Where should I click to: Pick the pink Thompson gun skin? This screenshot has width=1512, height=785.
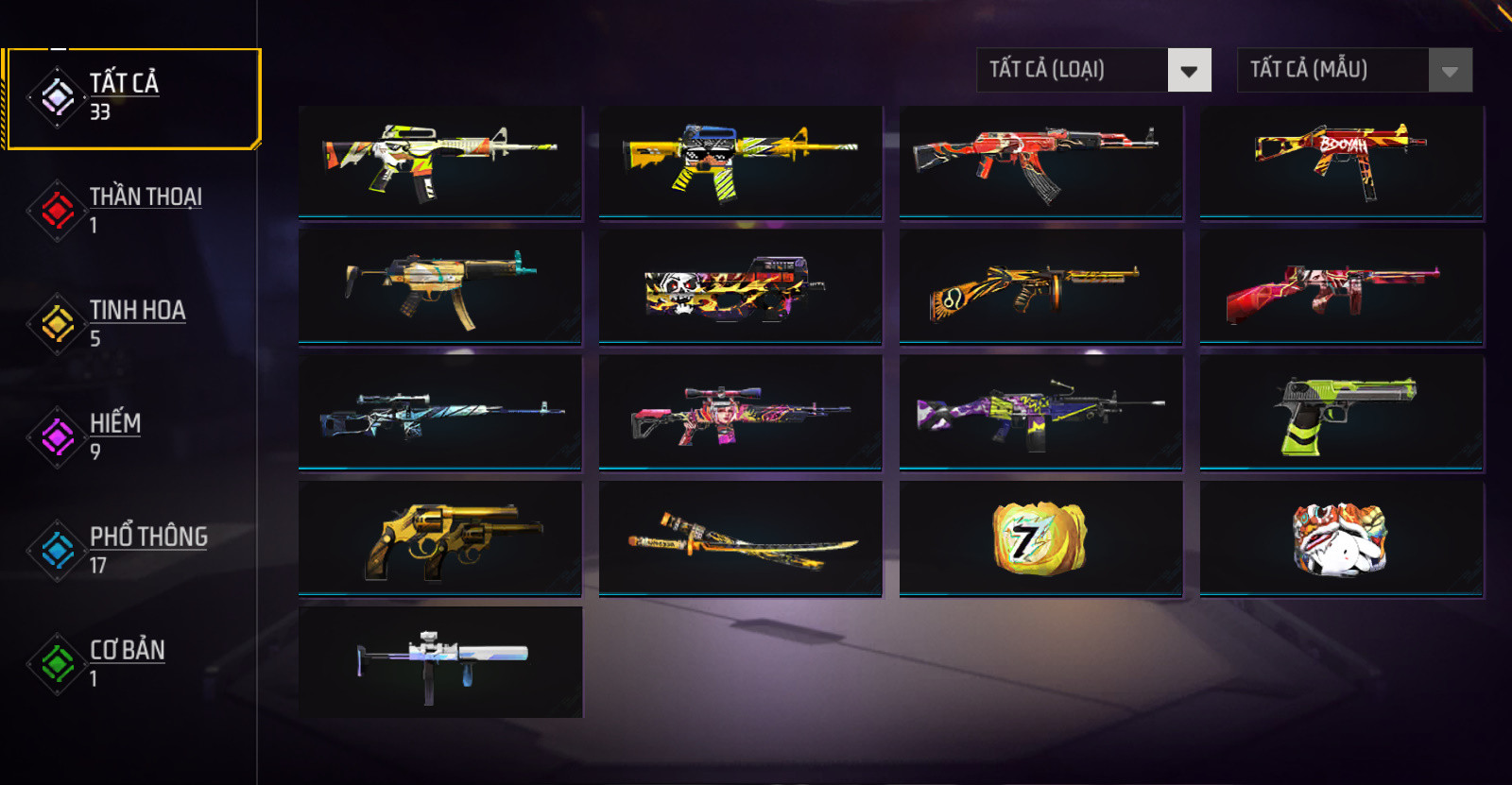[1341, 287]
